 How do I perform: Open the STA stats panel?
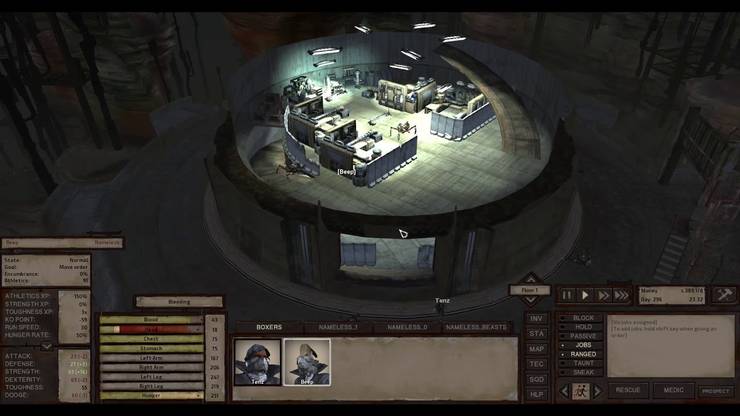537,333
